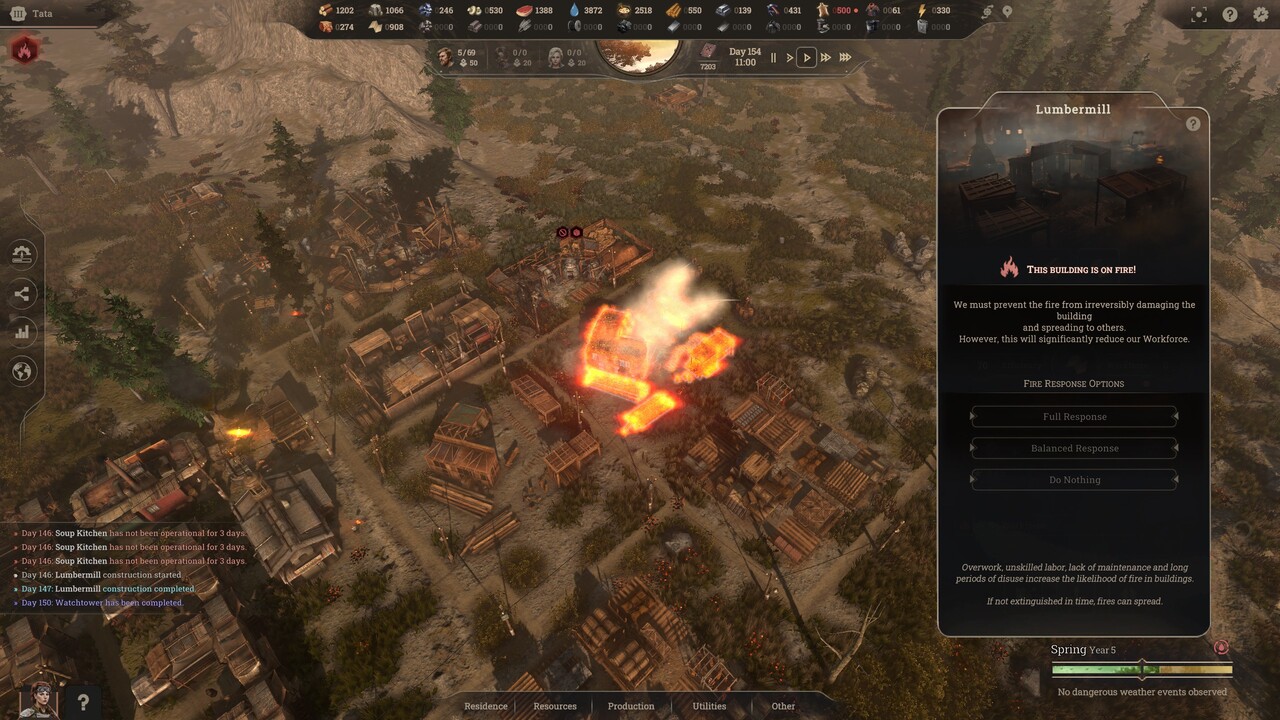Pause the game time
Screen dimensions: 1280x720
coord(773,58)
